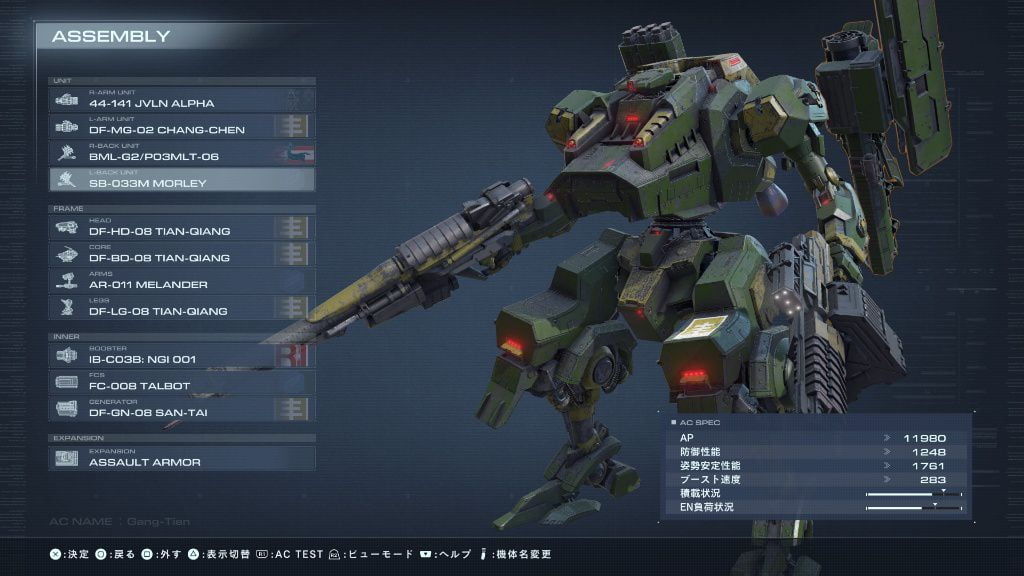Open the BML-G2/P03MLT-06 right-back unit

(x=182, y=153)
